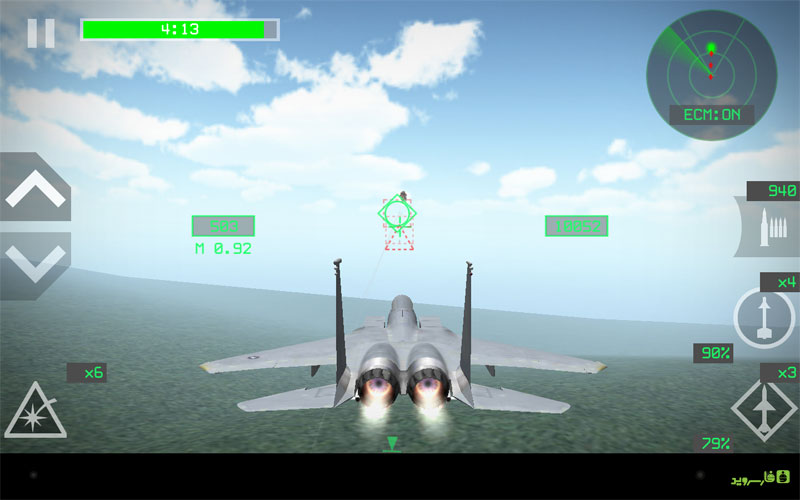Pause the game
Screen dimensions: 800x500
tap(41, 32)
